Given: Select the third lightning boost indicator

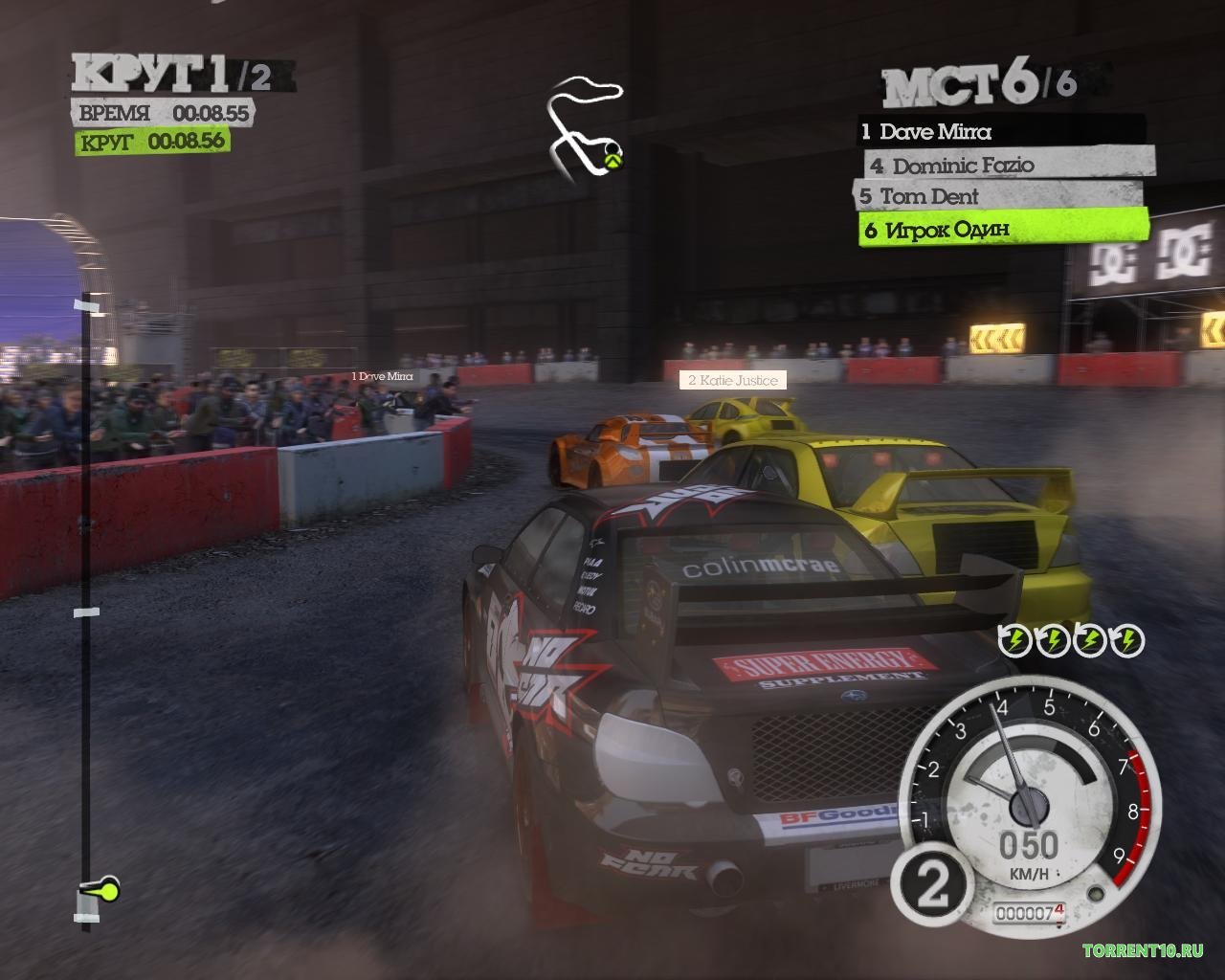Looking at the screenshot, I should (x=1090, y=641).
